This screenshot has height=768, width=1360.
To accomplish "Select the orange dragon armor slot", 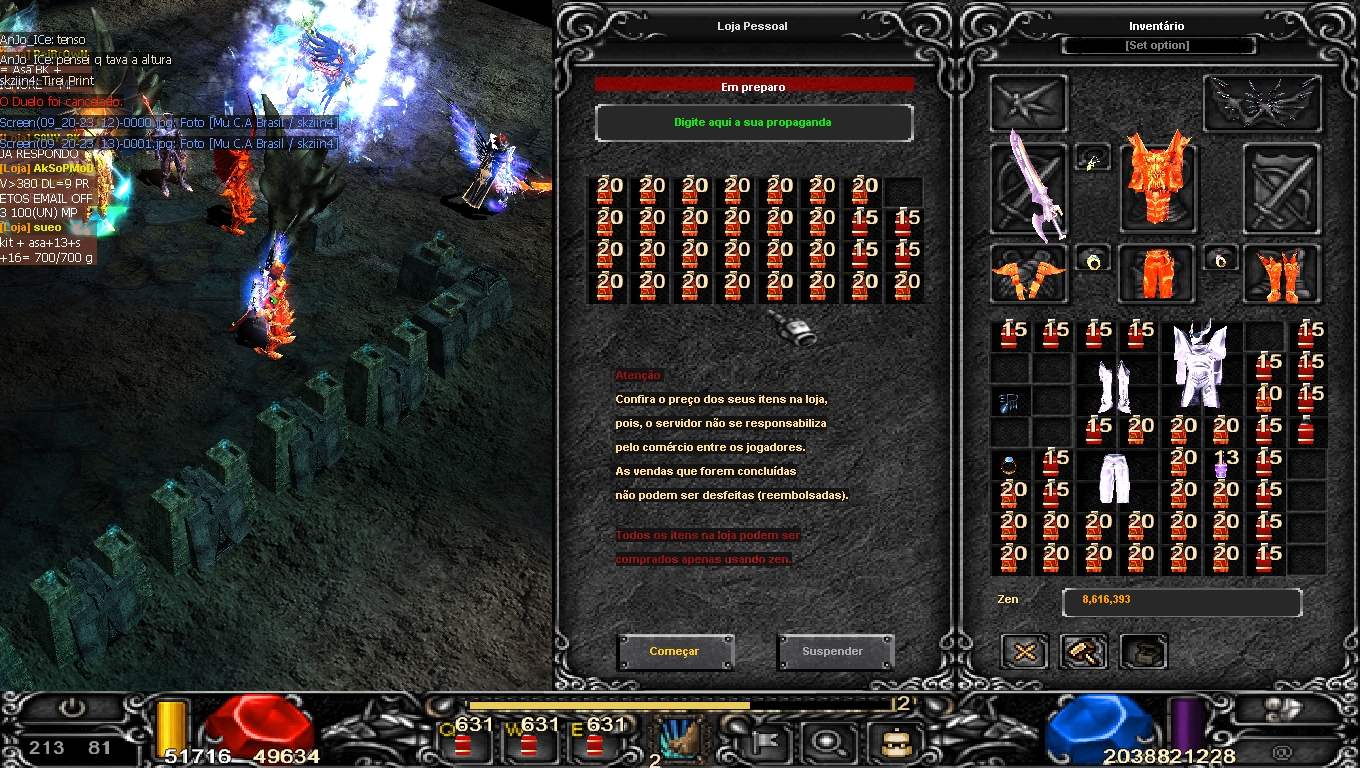I will tap(1157, 186).
